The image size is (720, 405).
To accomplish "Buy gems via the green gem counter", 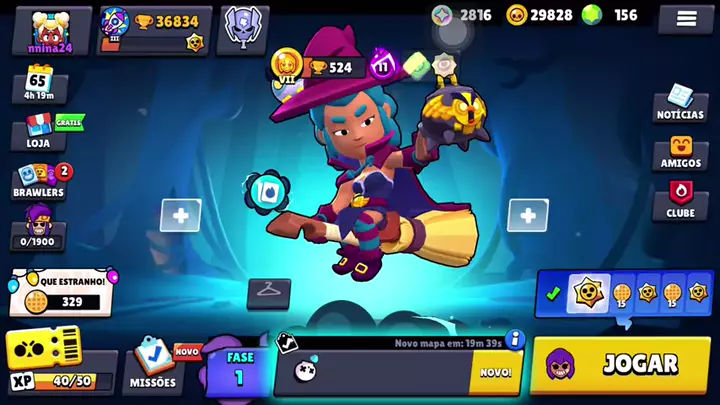I will tap(610, 15).
